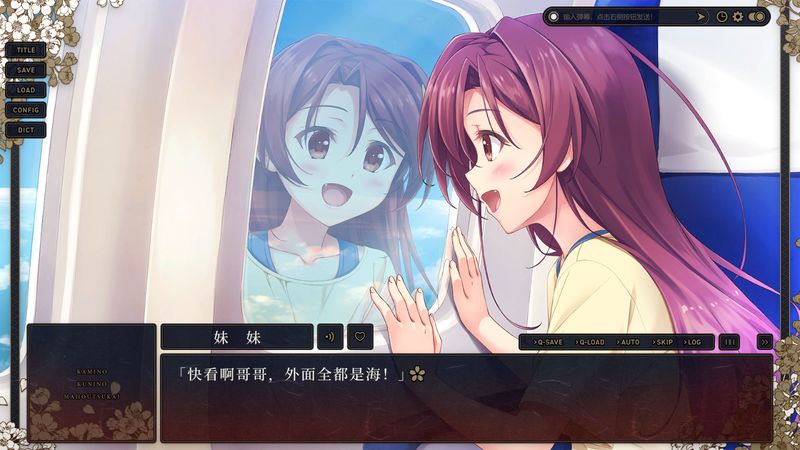Enable AUTO text advance
The width and height of the screenshot is (800, 450).
[629, 342]
